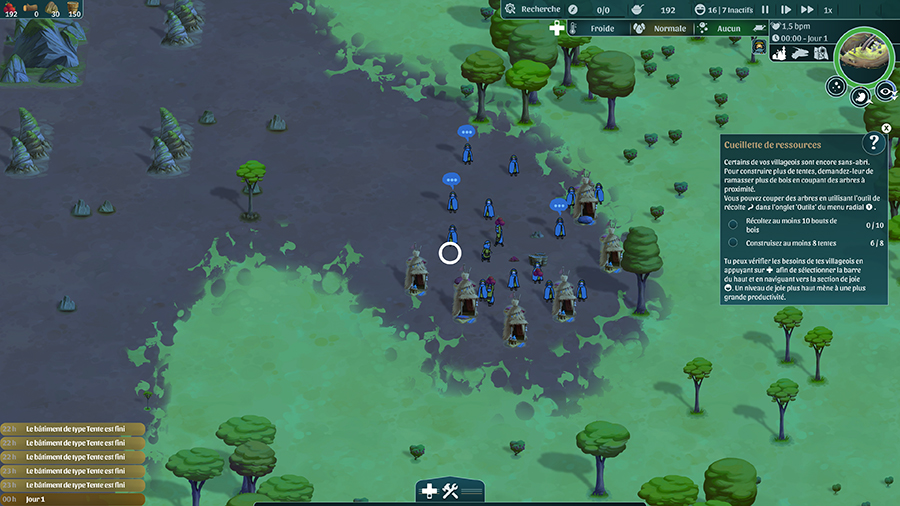Open the tools hammer and wrench menu
This screenshot has height=506, width=900.
450,490
